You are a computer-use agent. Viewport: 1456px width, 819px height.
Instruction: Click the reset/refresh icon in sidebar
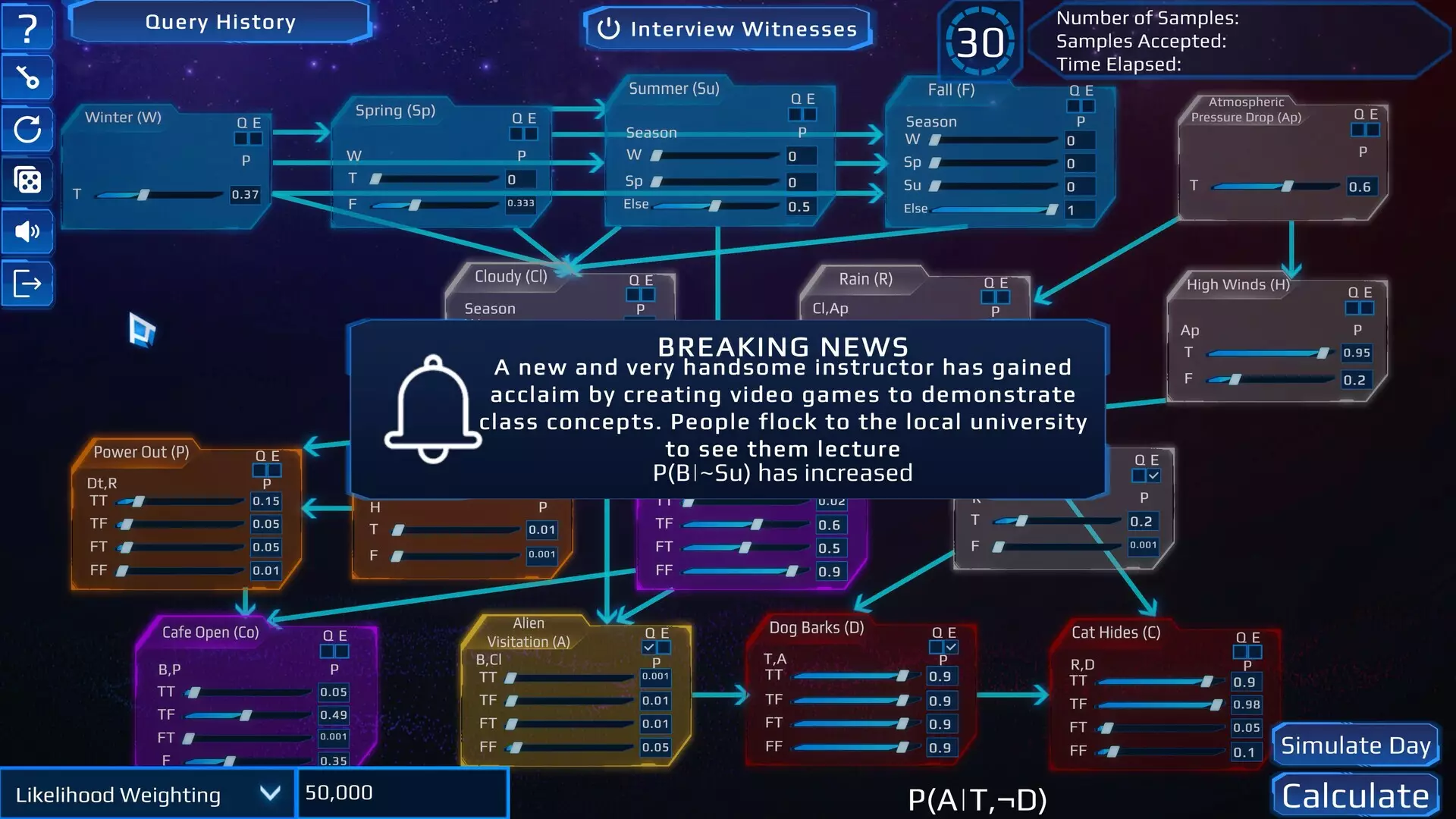coord(27,129)
